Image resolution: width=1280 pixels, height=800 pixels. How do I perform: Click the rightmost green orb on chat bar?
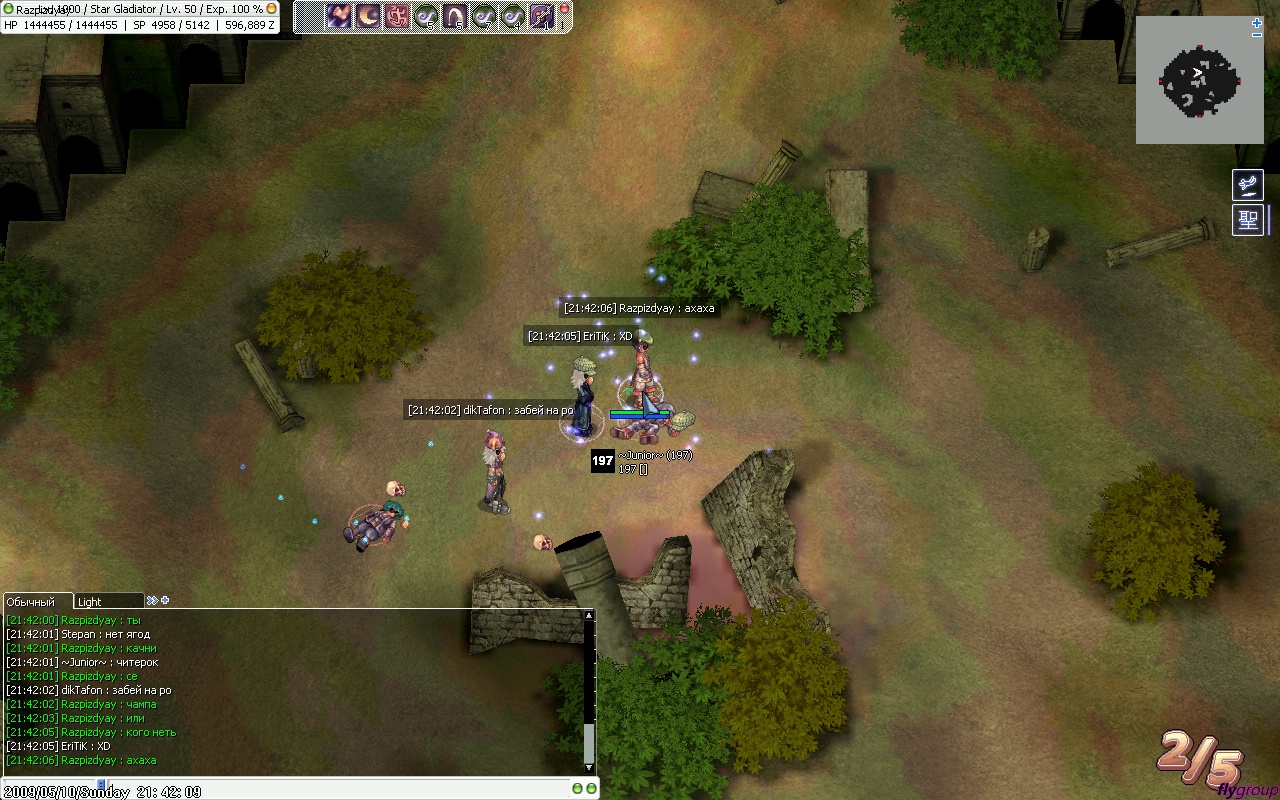[592, 789]
